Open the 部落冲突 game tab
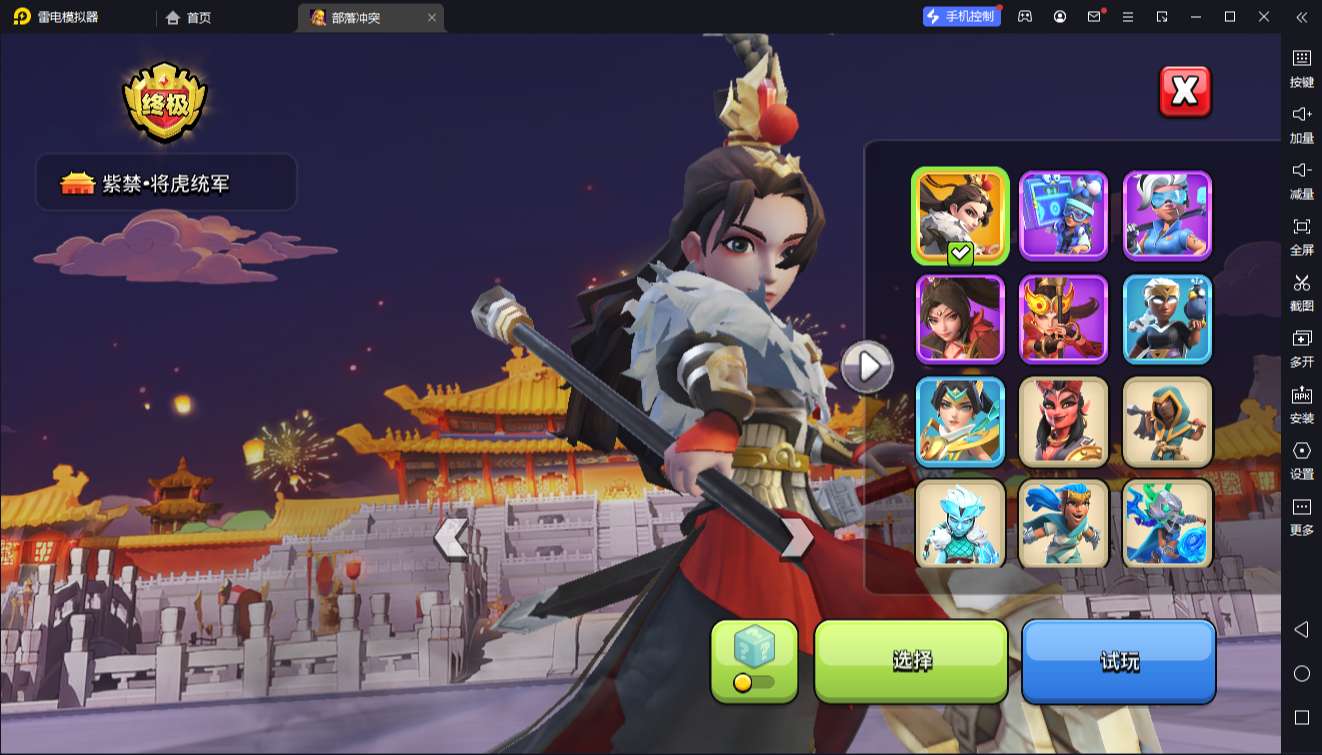This screenshot has height=755, width=1322. (x=362, y=17)
